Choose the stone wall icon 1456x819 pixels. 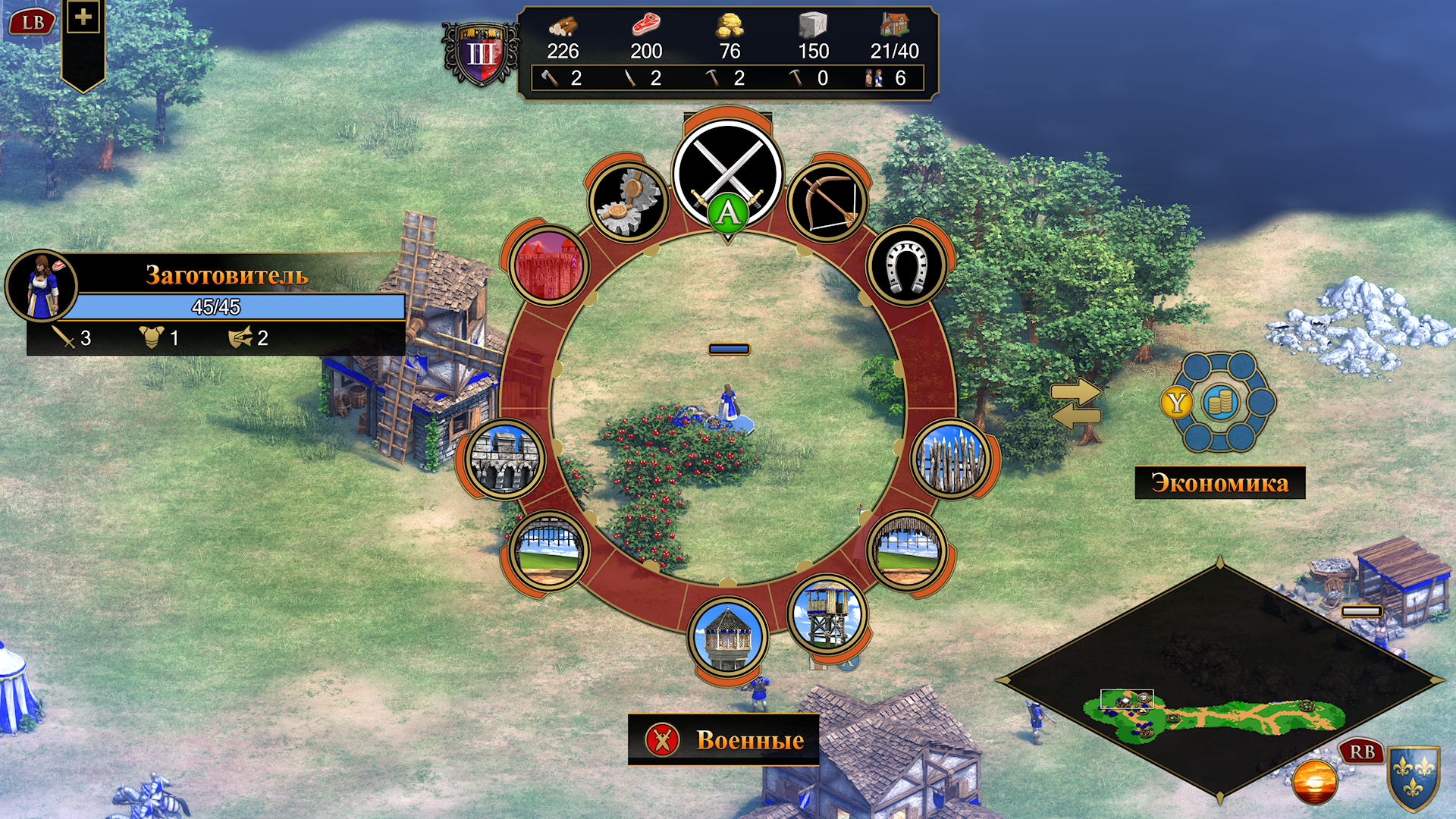pyautogui.click(x=505, y=459)
